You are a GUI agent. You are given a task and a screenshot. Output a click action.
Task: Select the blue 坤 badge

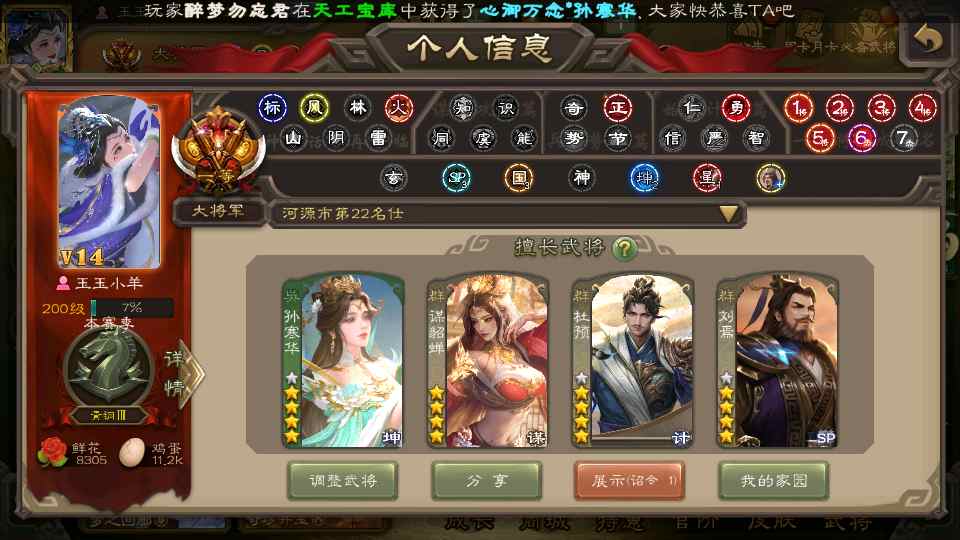point(644,178)
